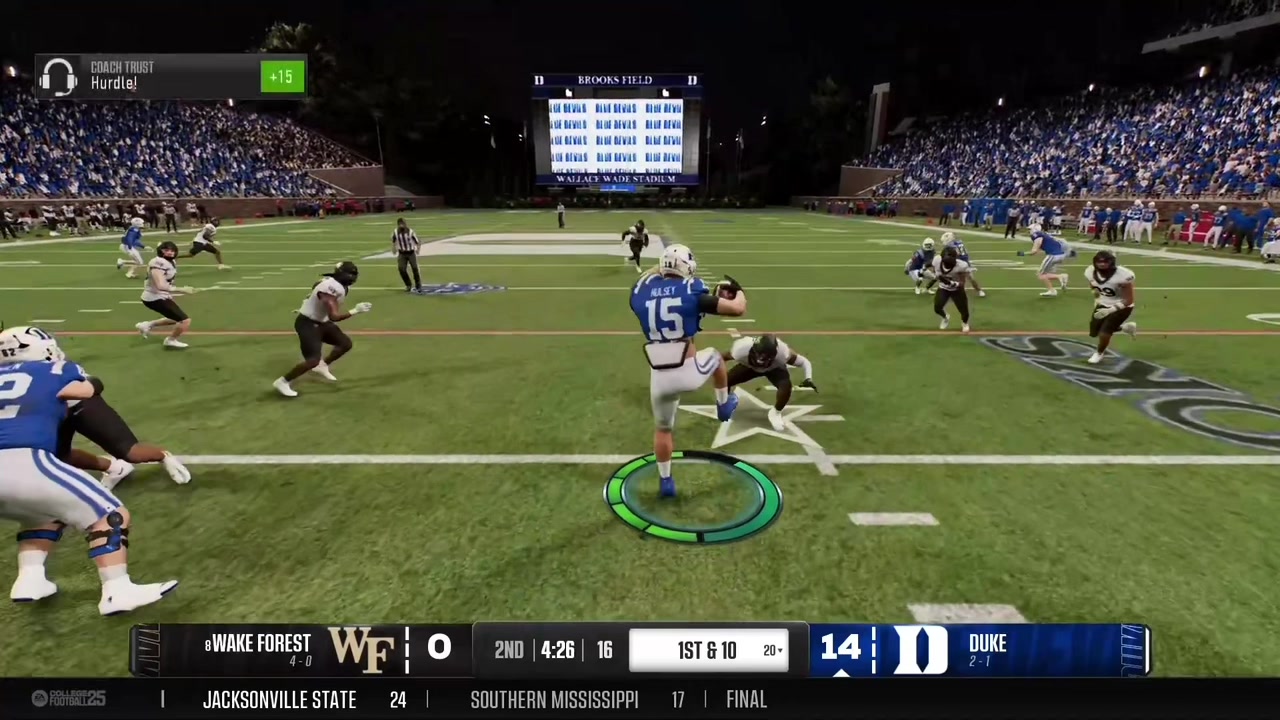1280x720 pixels.
Task: Select the Duke logo on scoreboard
Action: coord(919,649)
